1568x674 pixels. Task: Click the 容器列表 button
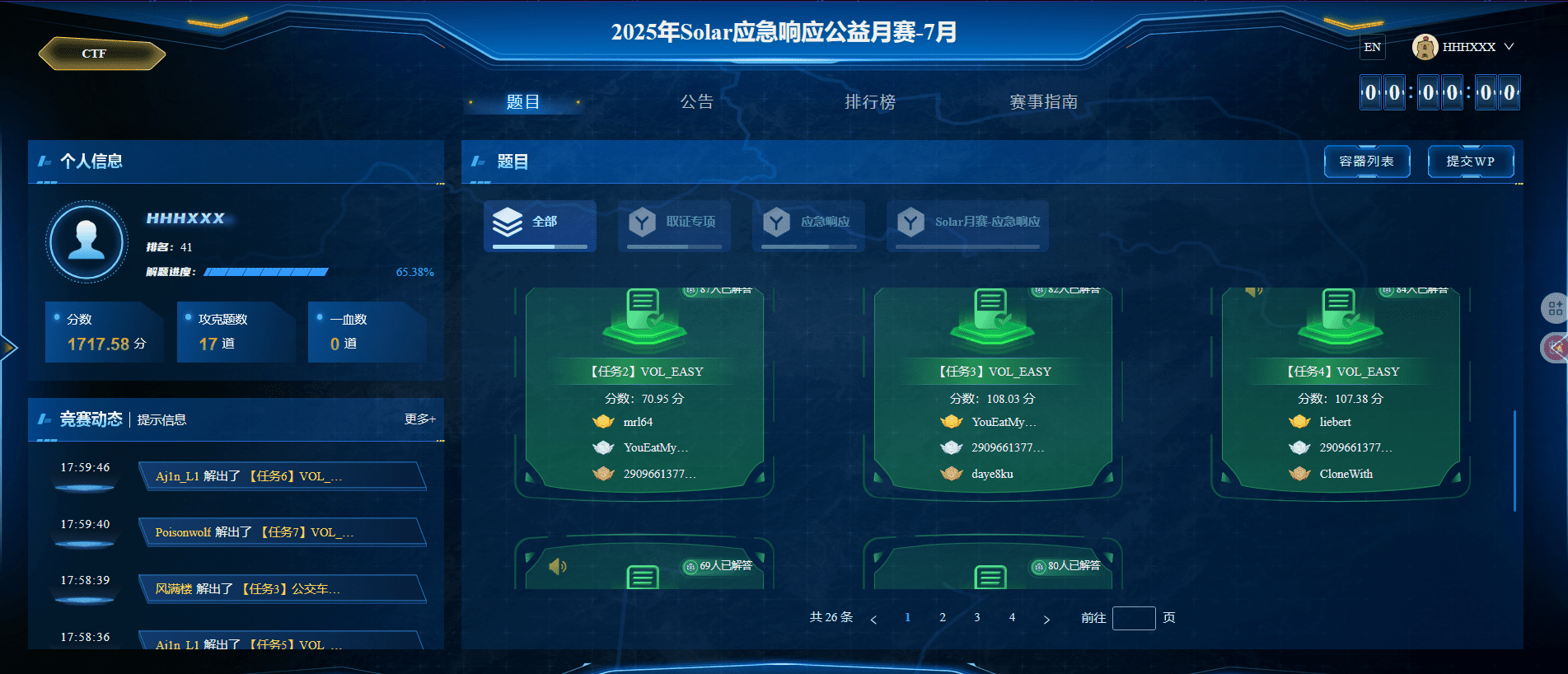click(1367, 161)
